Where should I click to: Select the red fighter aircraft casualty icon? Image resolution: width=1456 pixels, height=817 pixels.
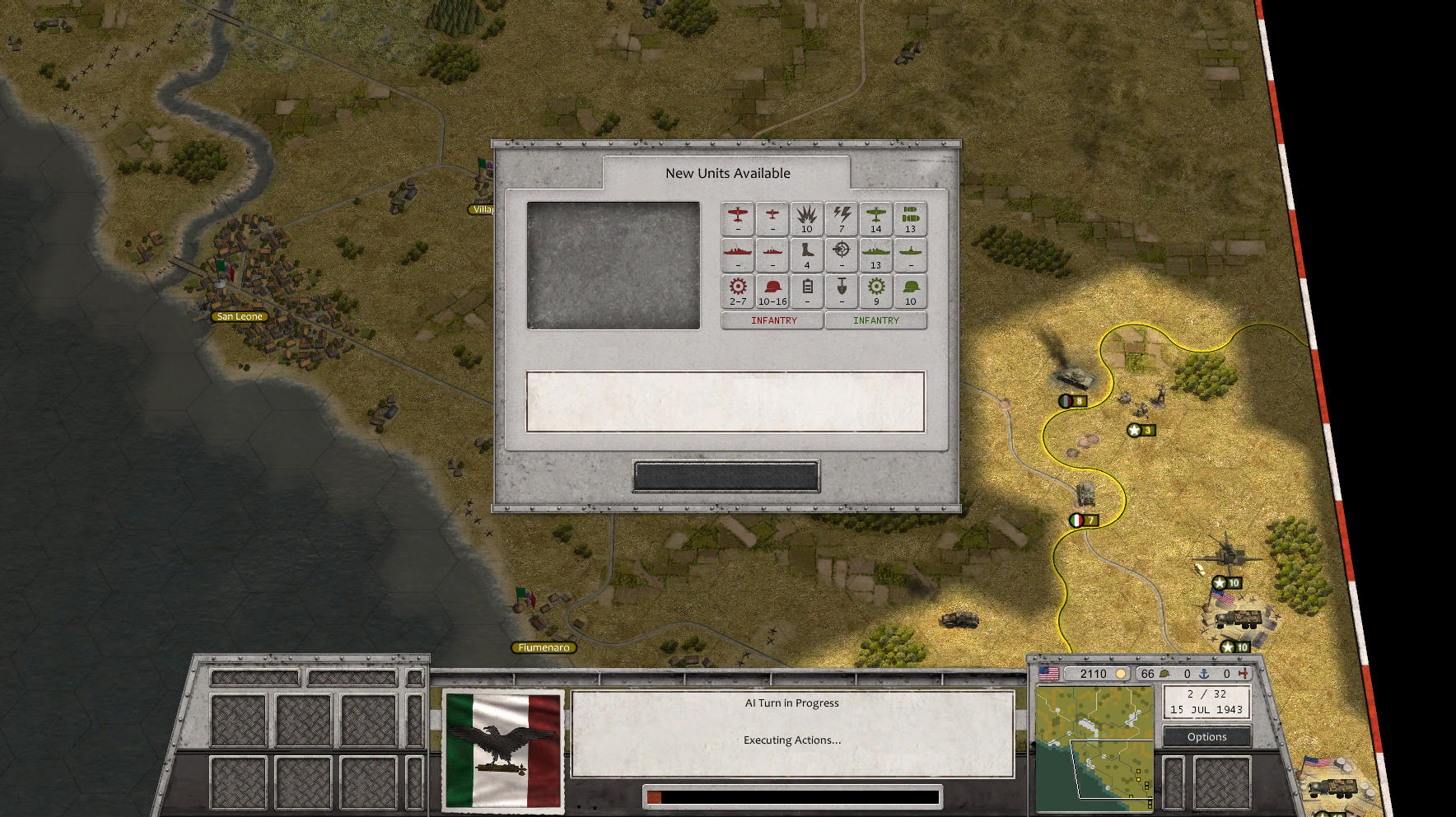tap(737, 216)
